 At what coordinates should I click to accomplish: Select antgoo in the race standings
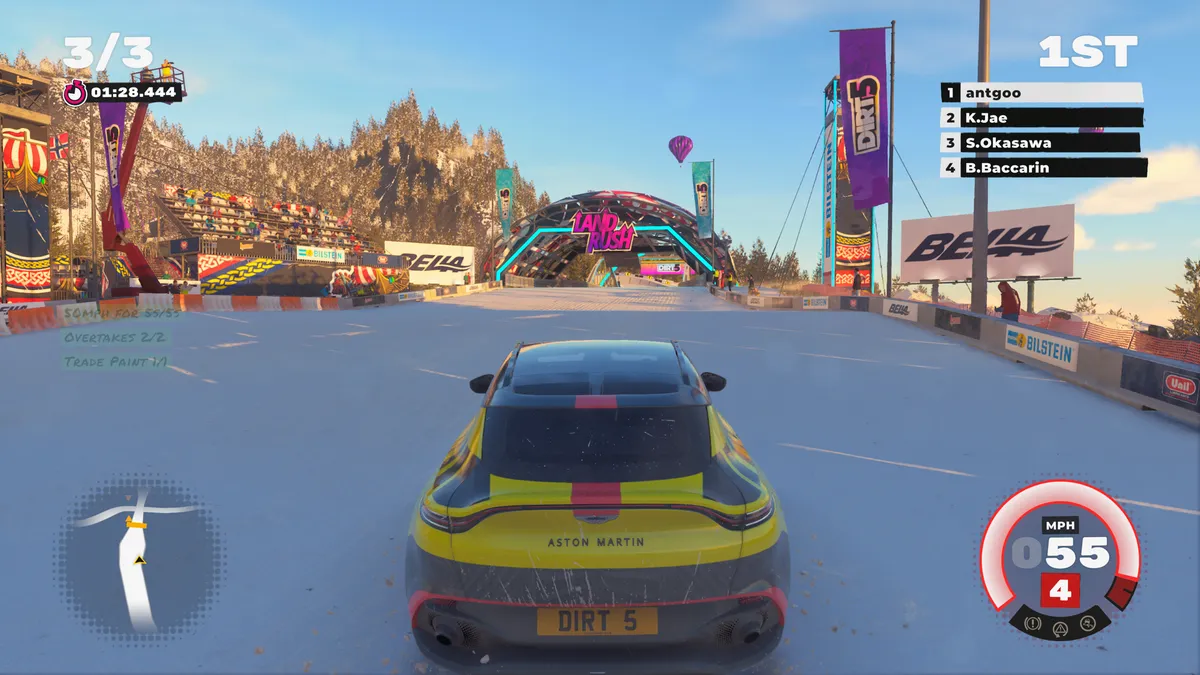pyautogui.click(x=1041, y=93)
